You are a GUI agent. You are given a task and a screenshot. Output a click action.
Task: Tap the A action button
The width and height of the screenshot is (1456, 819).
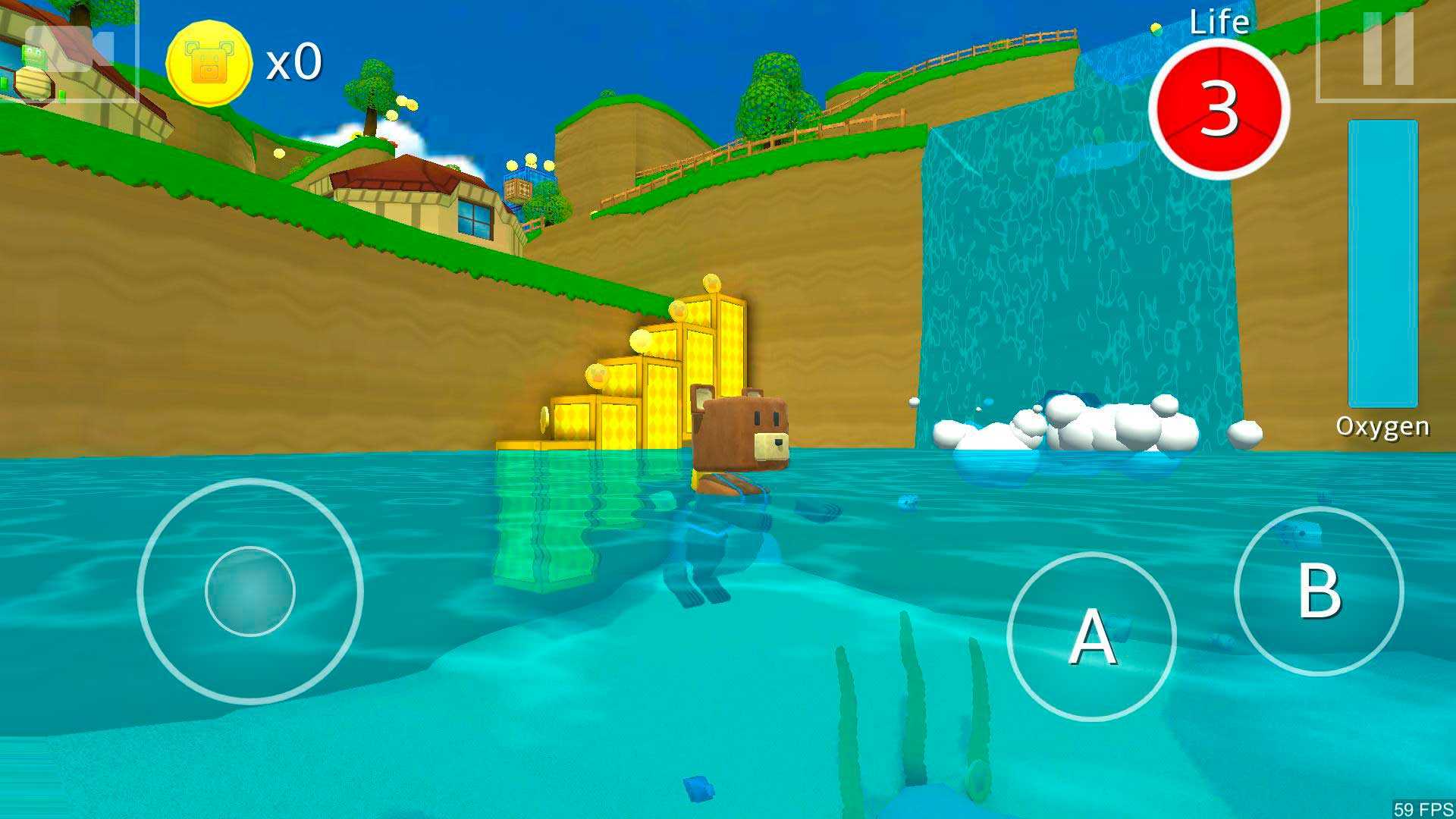coord(1091,636)
